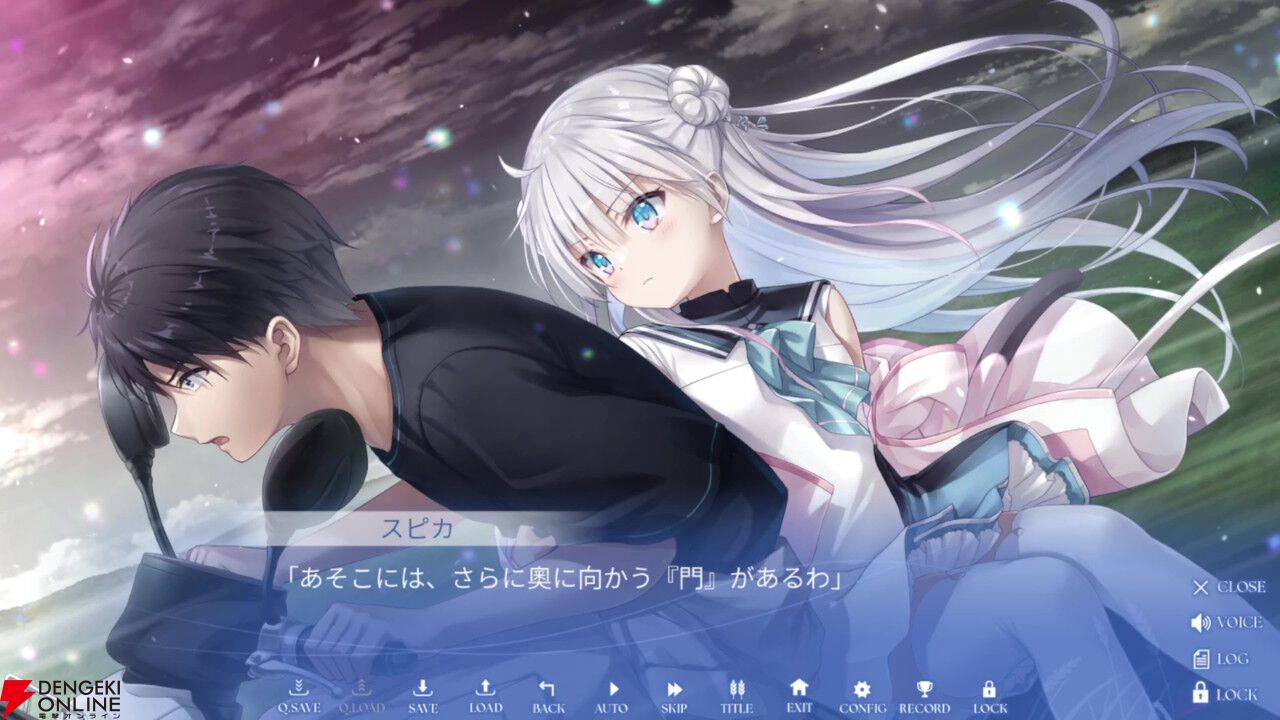Screen dimensions: 1280x720
Task: Return to the TITLE screen
Action: pos(737,690)
